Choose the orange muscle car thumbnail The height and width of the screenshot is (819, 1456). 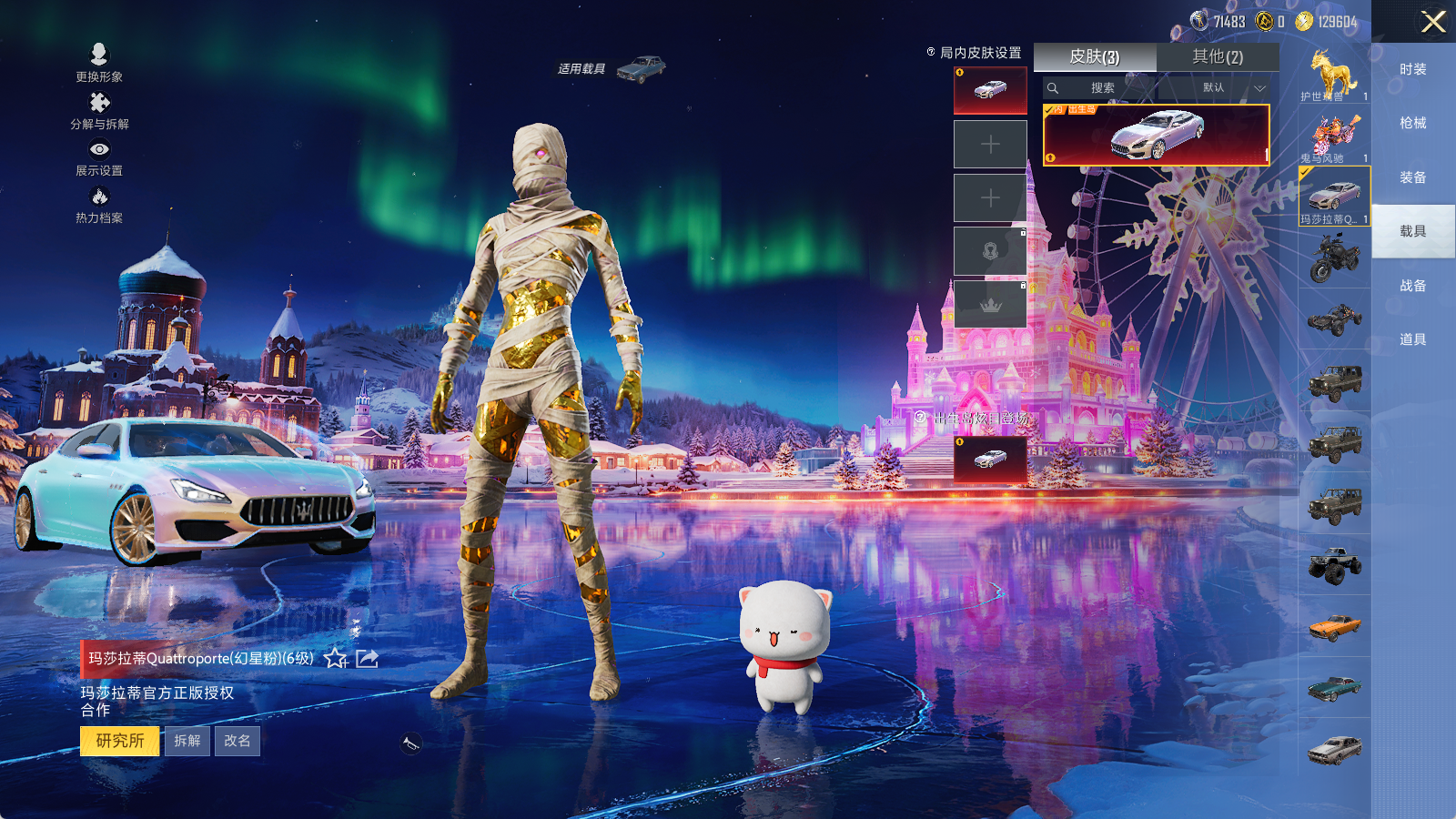point(1334,626)
